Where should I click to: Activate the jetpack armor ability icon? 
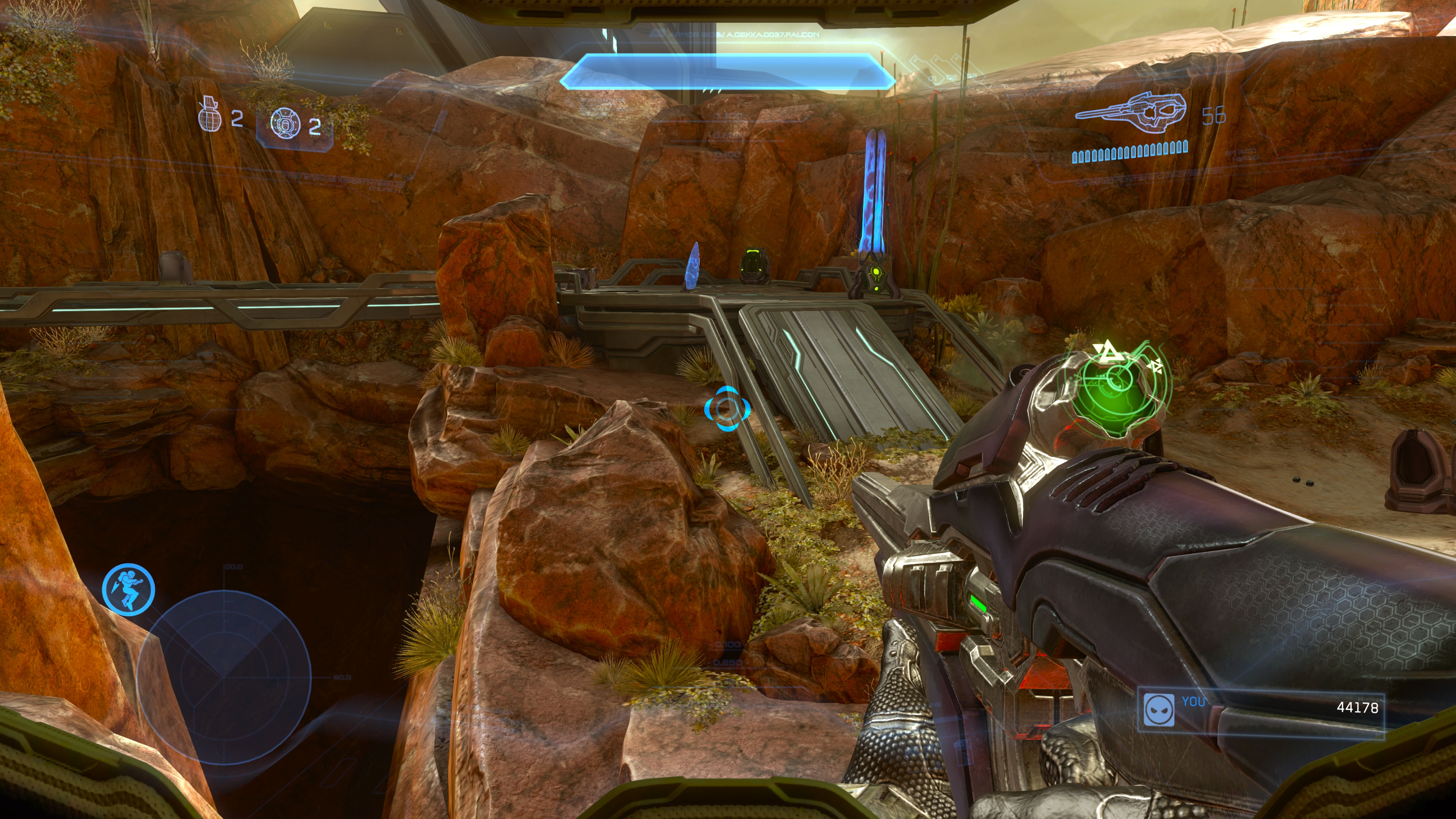tap(129, 589)
